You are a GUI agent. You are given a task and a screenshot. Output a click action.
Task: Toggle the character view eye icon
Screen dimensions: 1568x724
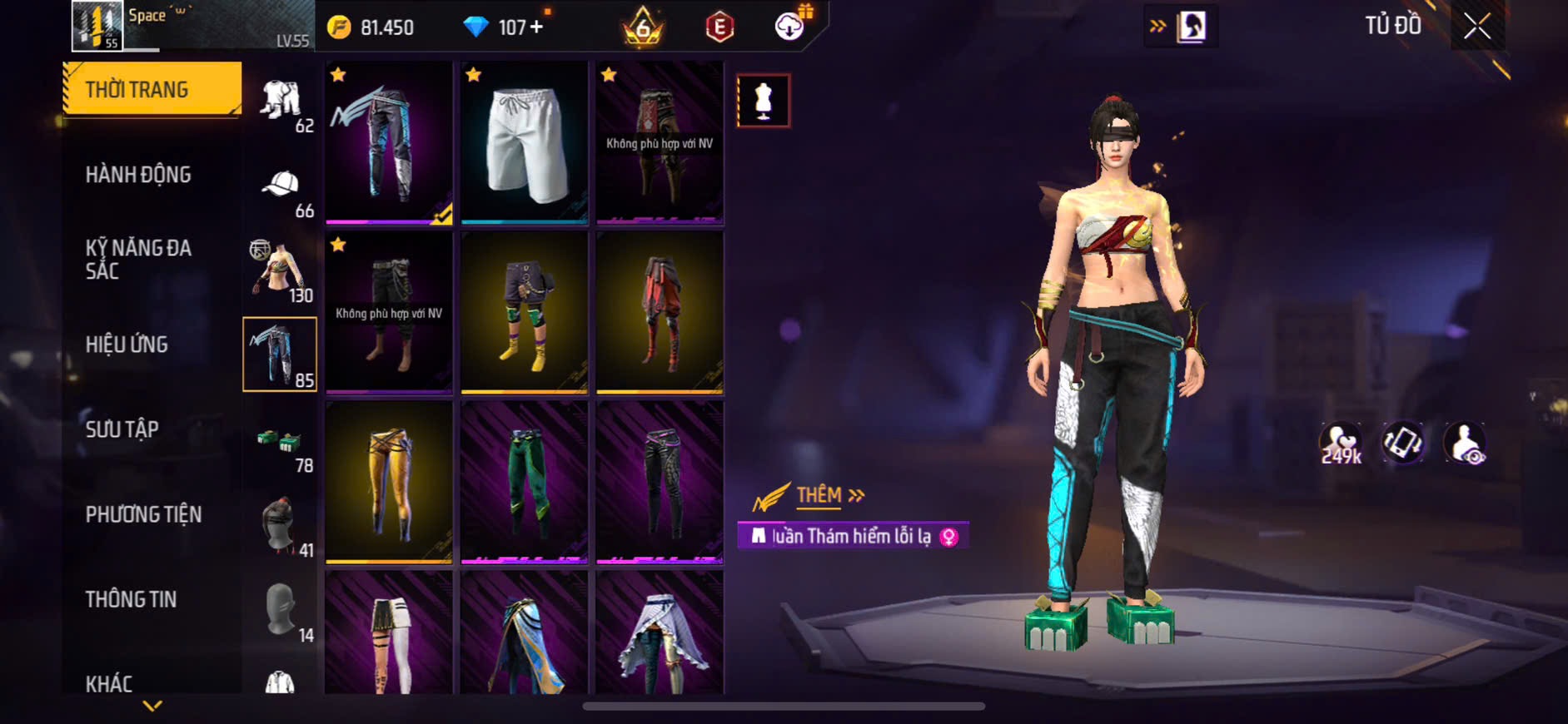1465,443
